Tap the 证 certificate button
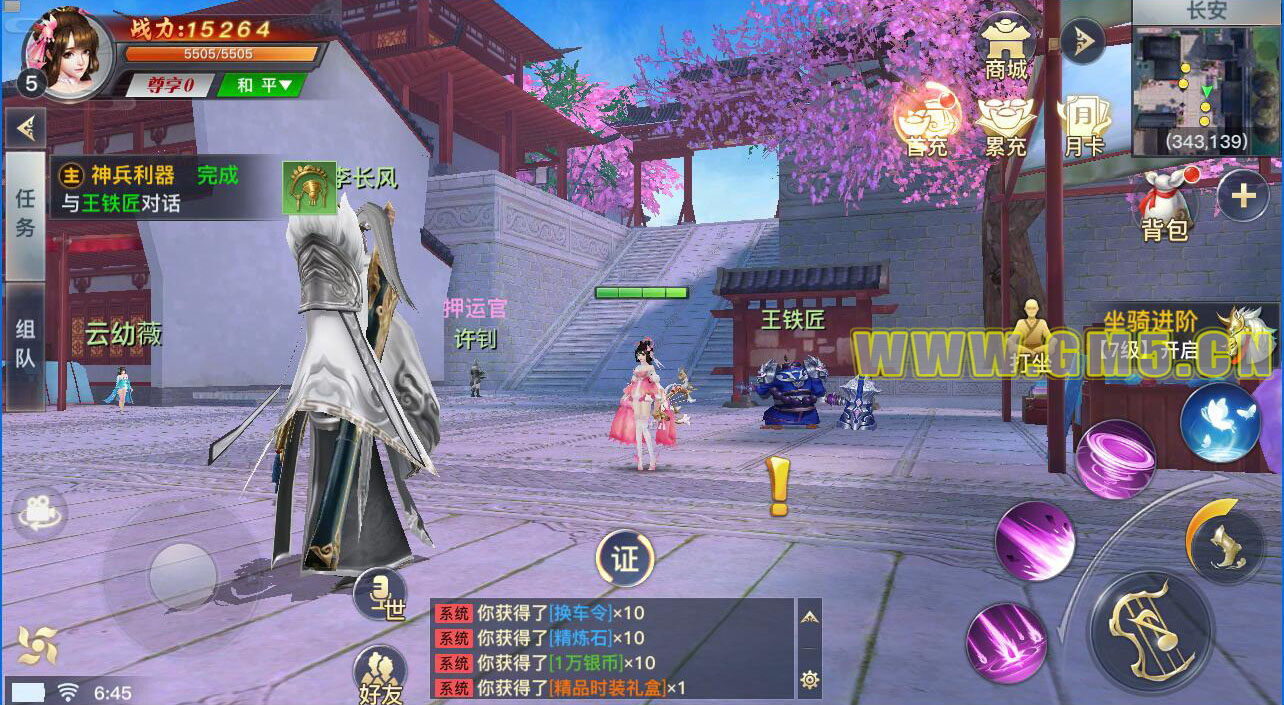The width and height of the screenshot is (1284, 705). [625, 558]
